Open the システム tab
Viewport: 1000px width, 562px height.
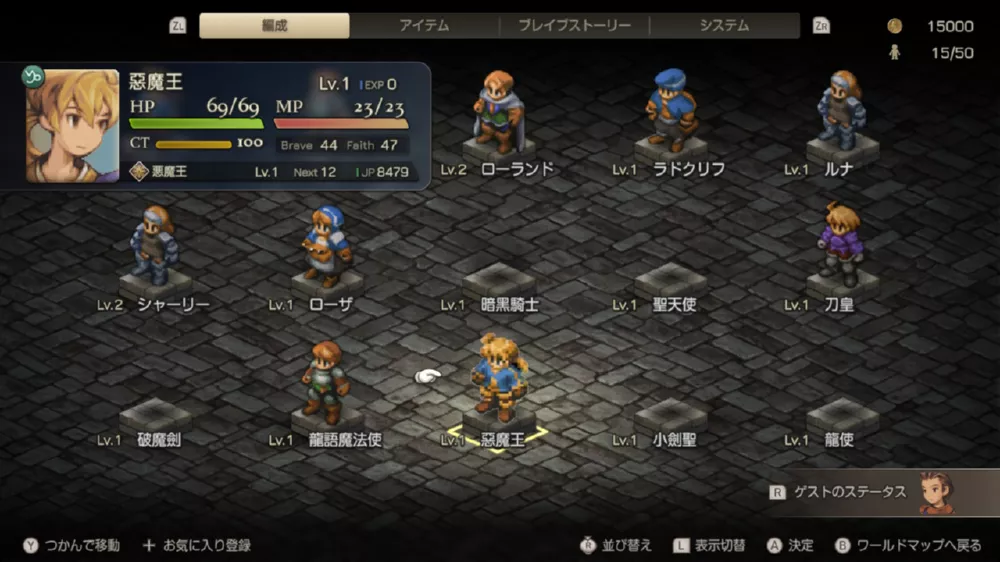(724, 26)
